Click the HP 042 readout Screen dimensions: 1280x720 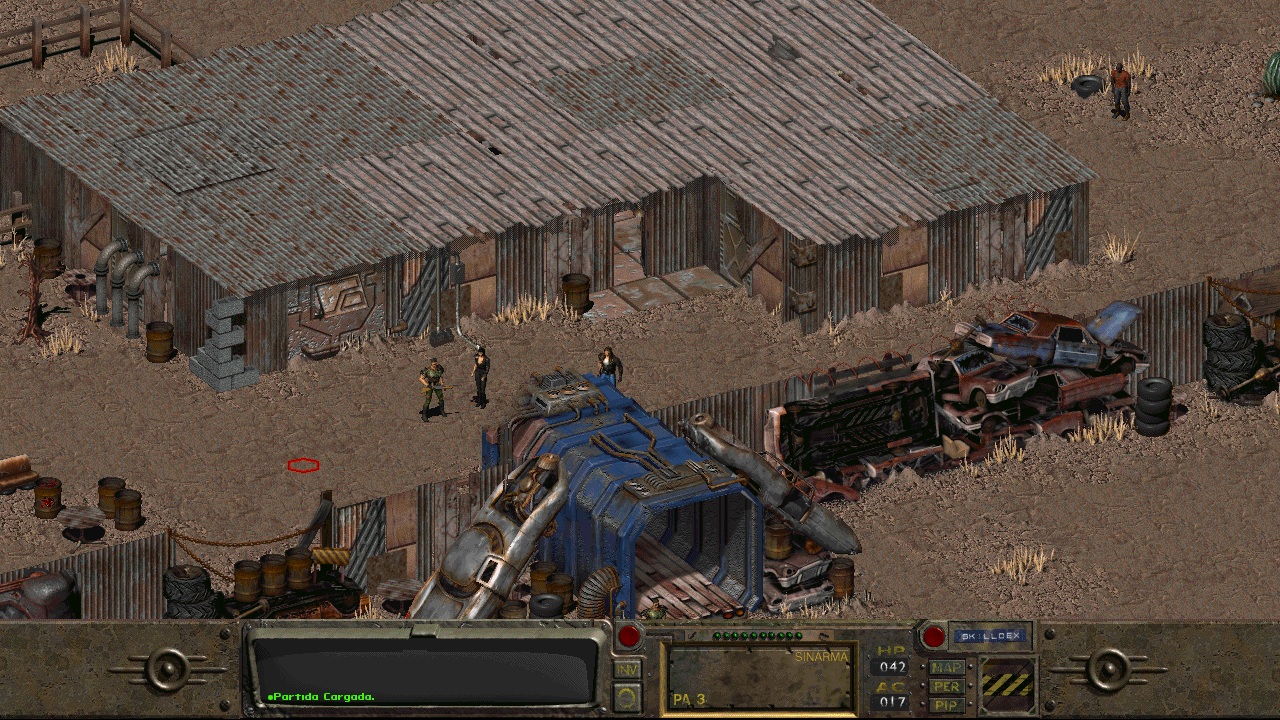(890, 665)
